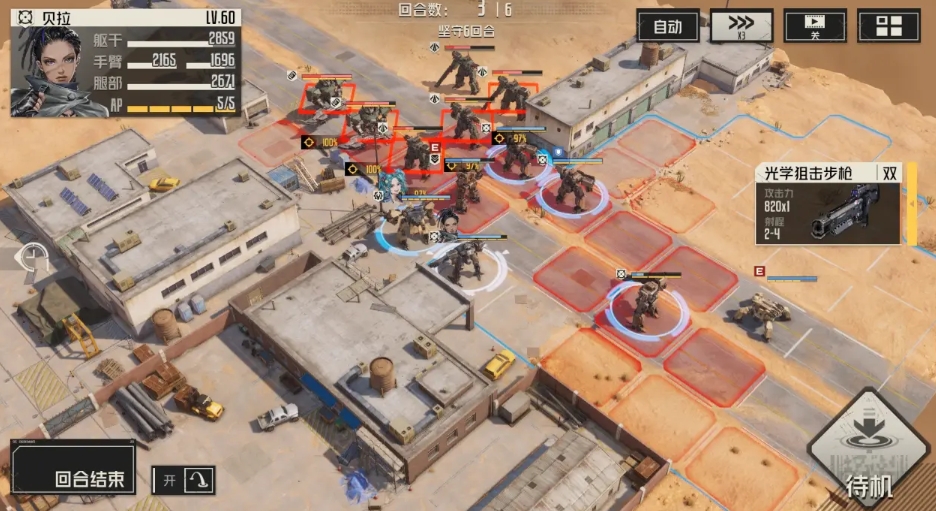
Task: Click the circular camera control icon
Action: coord(35,258)
